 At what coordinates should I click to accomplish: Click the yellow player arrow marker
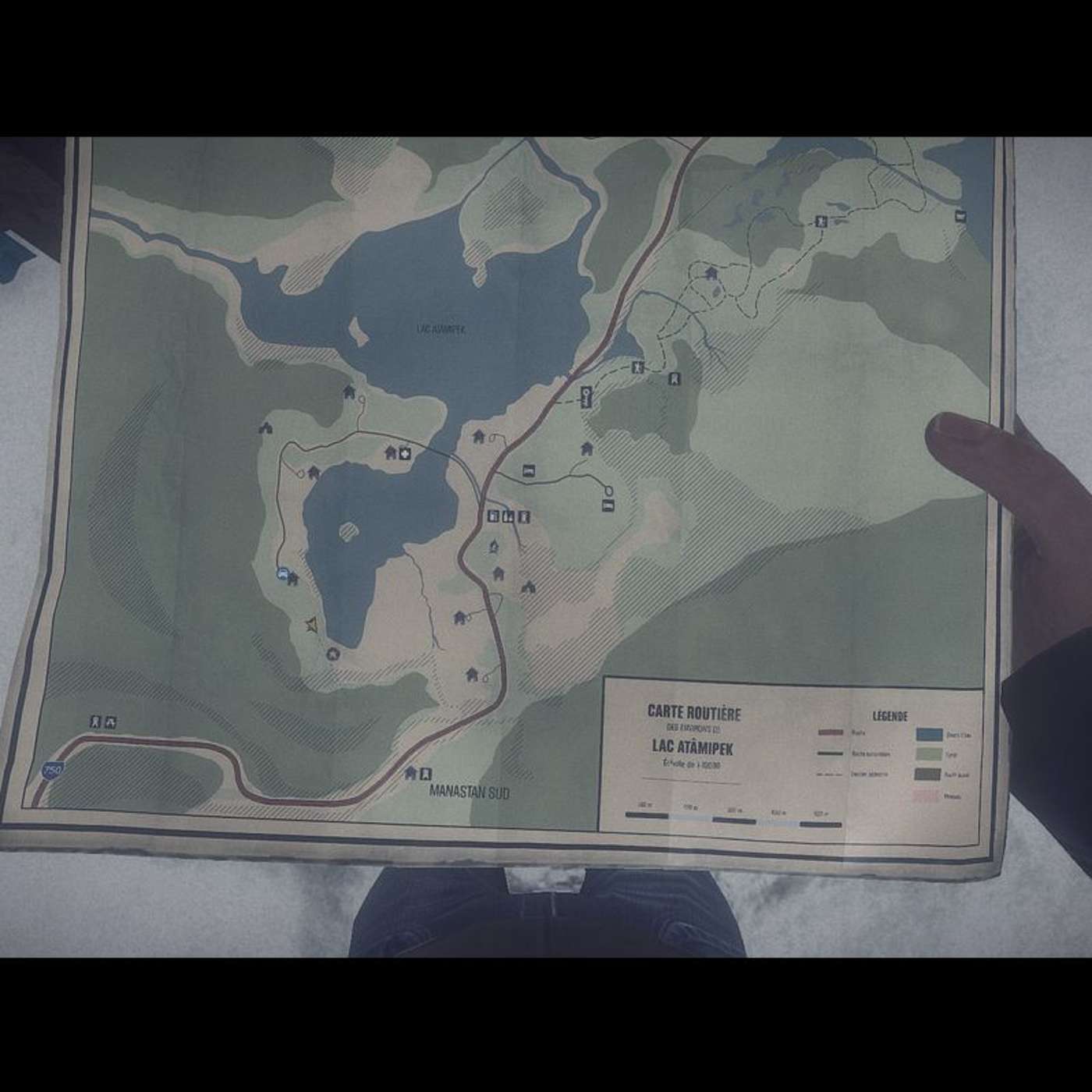click(x=311, y=624)
